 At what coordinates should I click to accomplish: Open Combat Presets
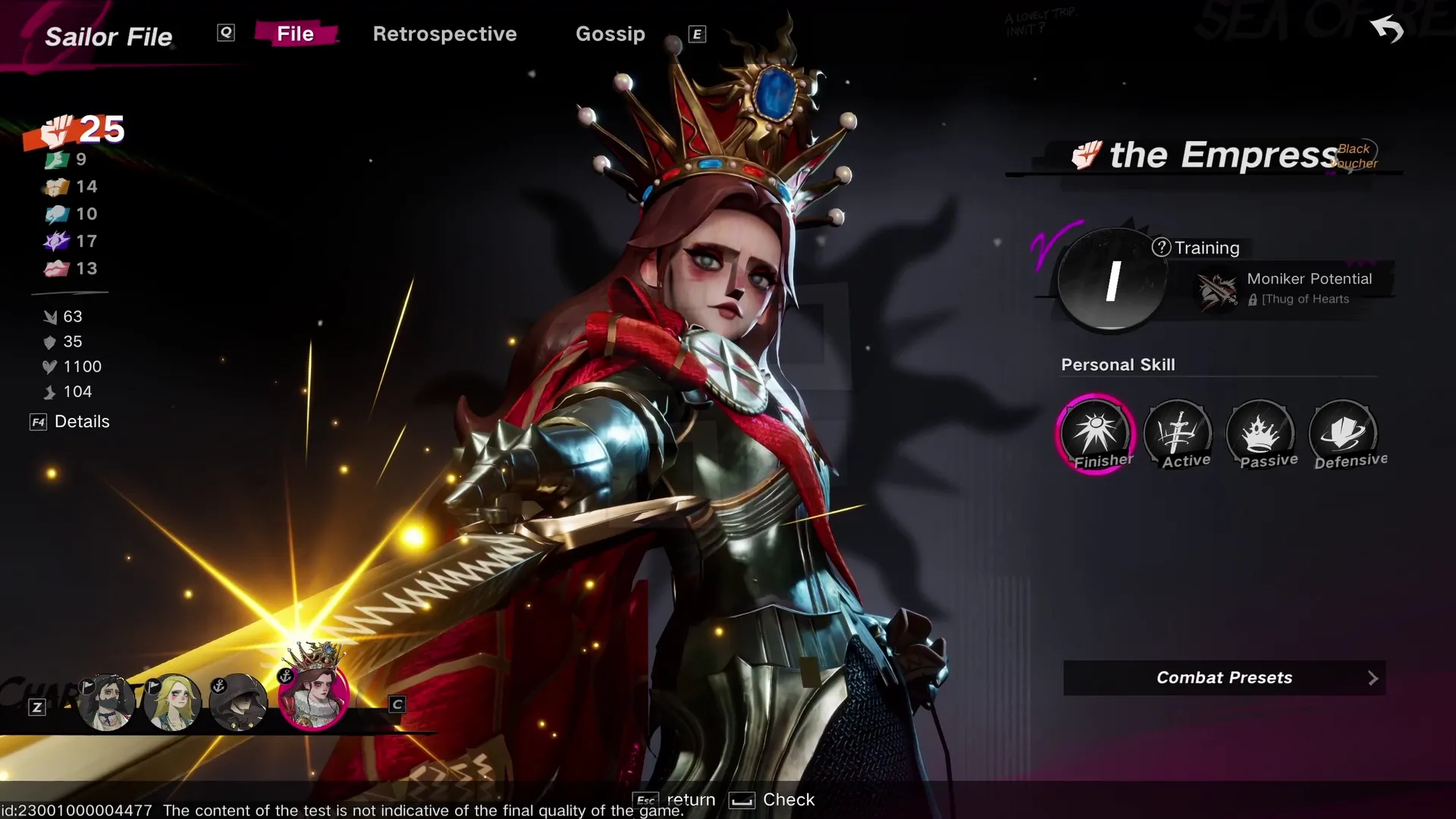click(1224, 677)
